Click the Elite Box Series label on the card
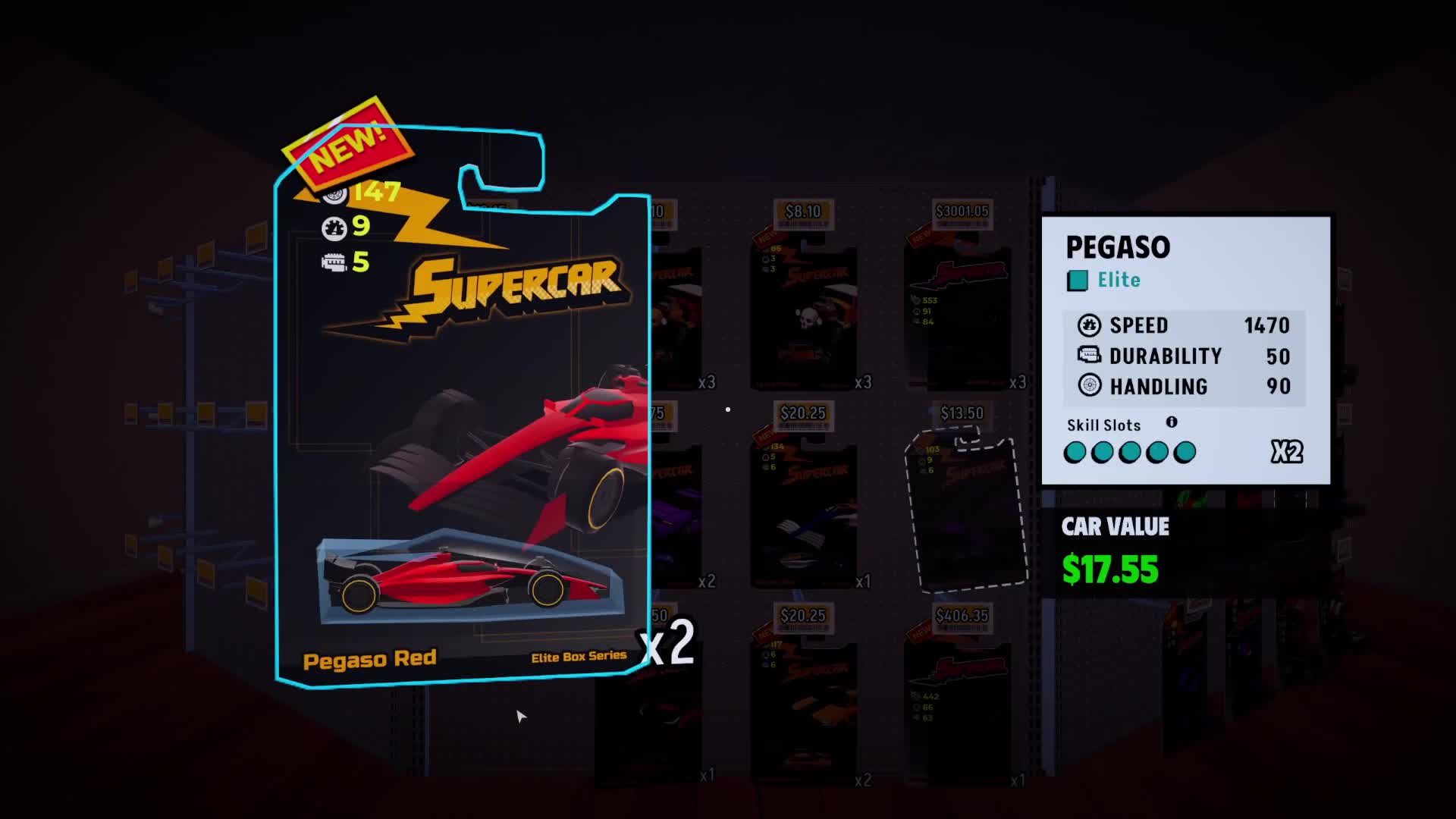Image resolution: width=1456 pixels, height=819 pixels. click(579, 660)
